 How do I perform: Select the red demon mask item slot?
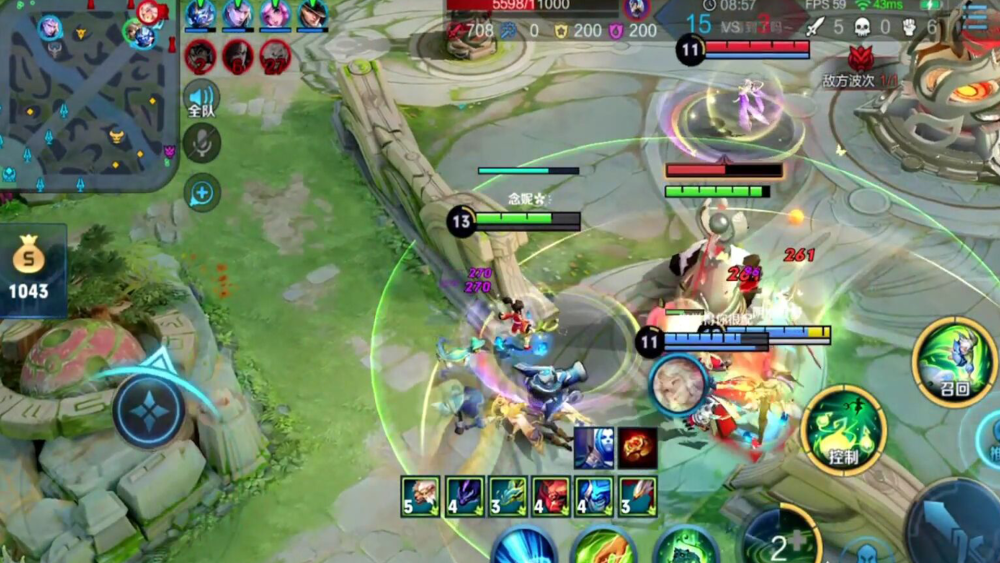(x=550, y=496)
